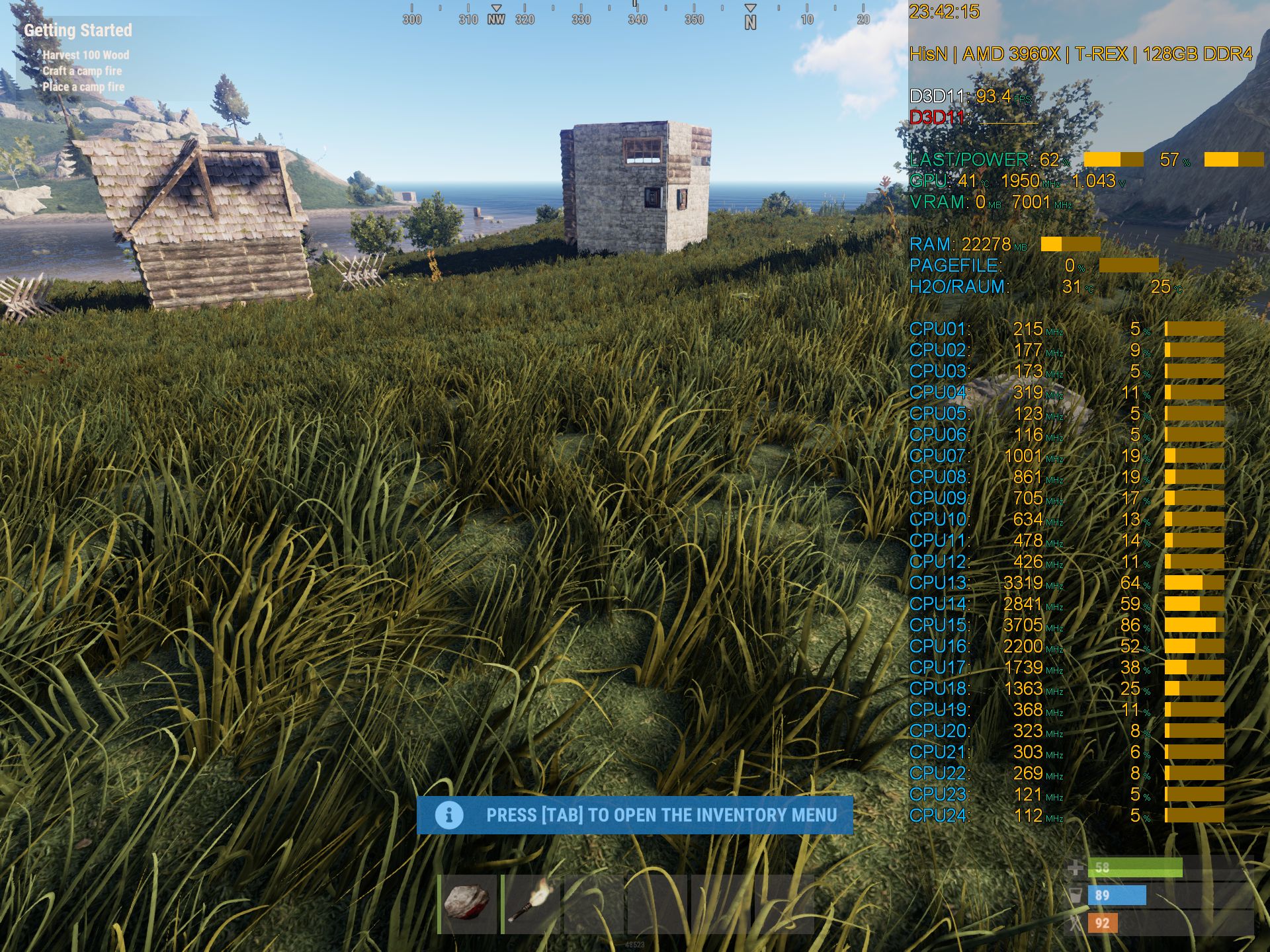Click the info icon on the blue inventory banner

point(448,815)
